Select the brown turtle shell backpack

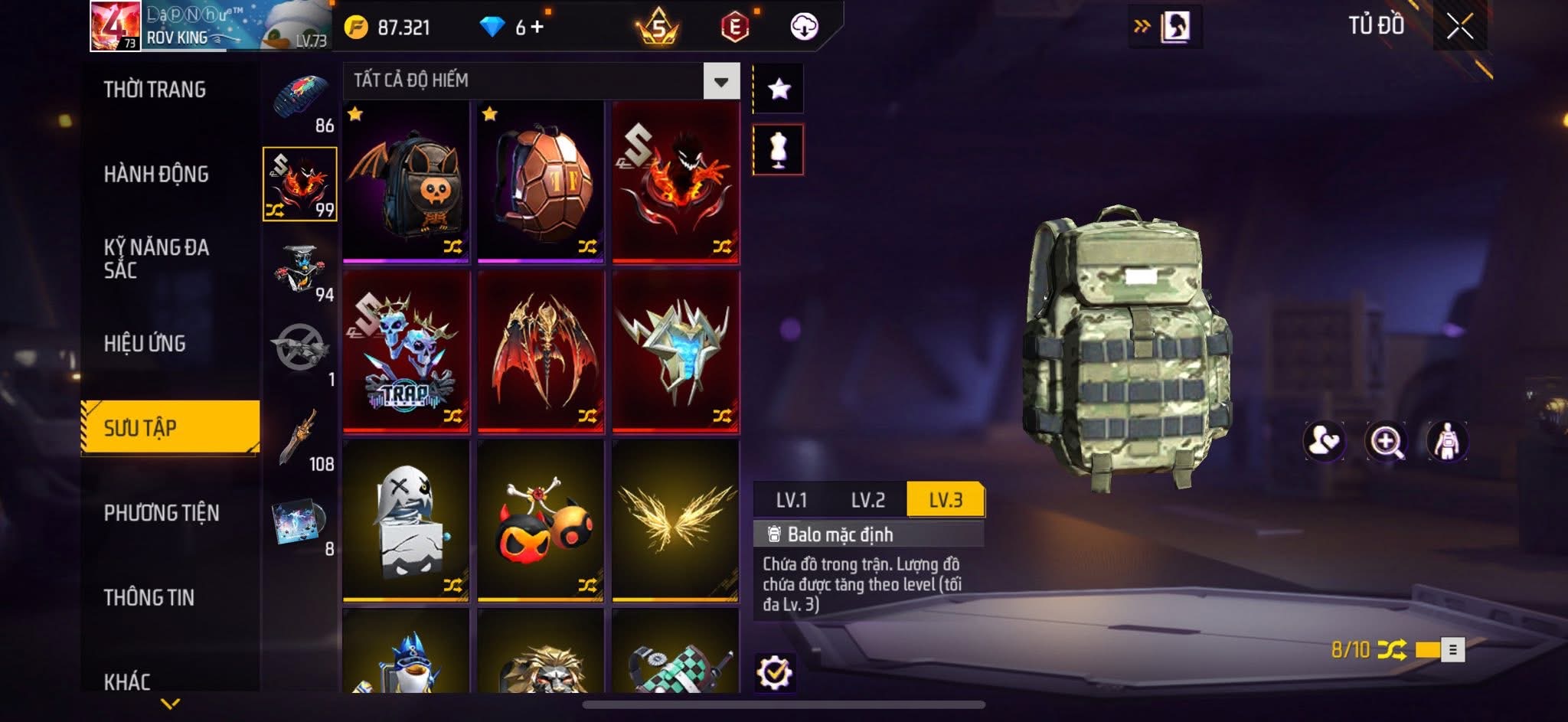pos(541,182)
